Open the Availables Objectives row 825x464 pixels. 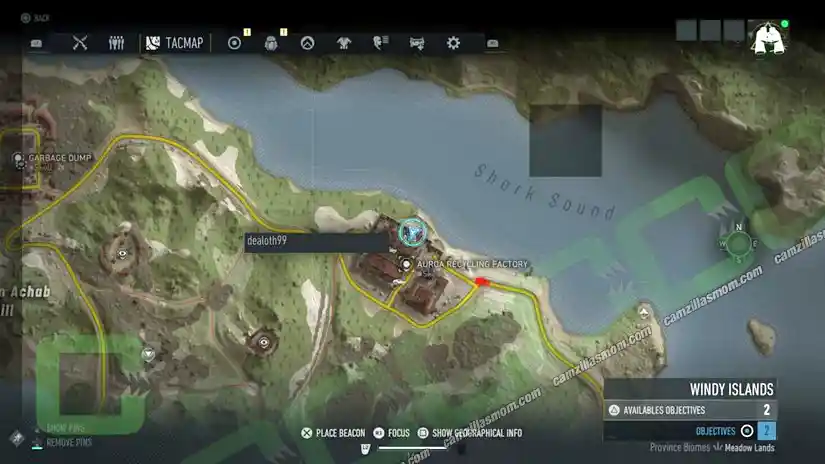pos(690,410)
